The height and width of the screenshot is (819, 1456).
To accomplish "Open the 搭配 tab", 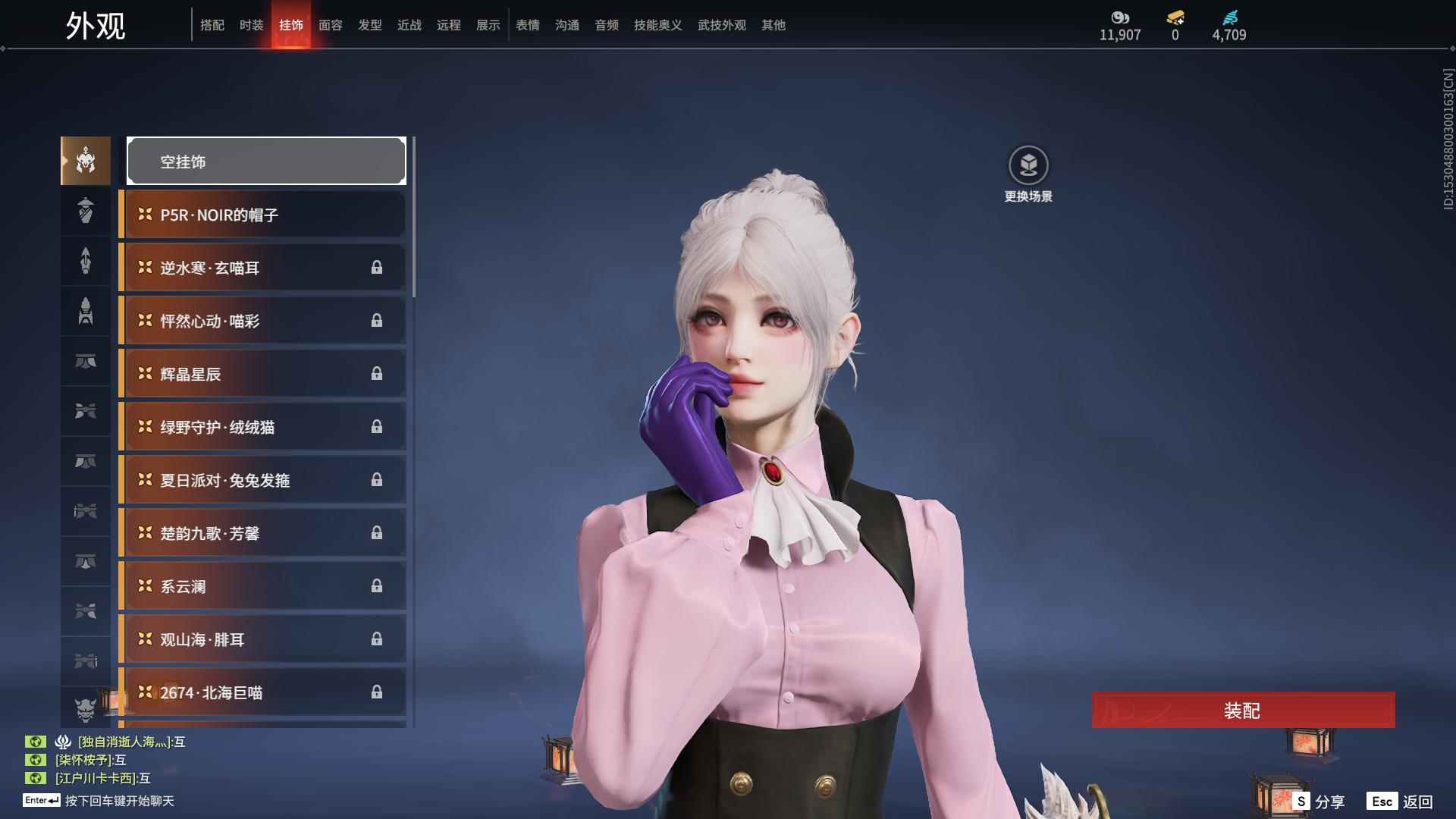I will point(212,25).
